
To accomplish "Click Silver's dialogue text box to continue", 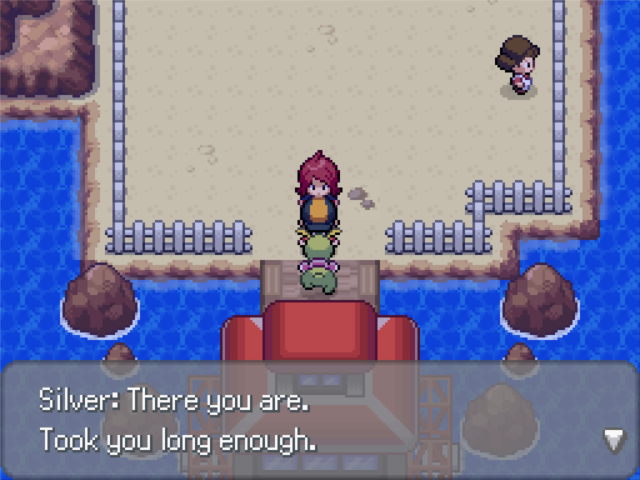I will coord(320,420).
